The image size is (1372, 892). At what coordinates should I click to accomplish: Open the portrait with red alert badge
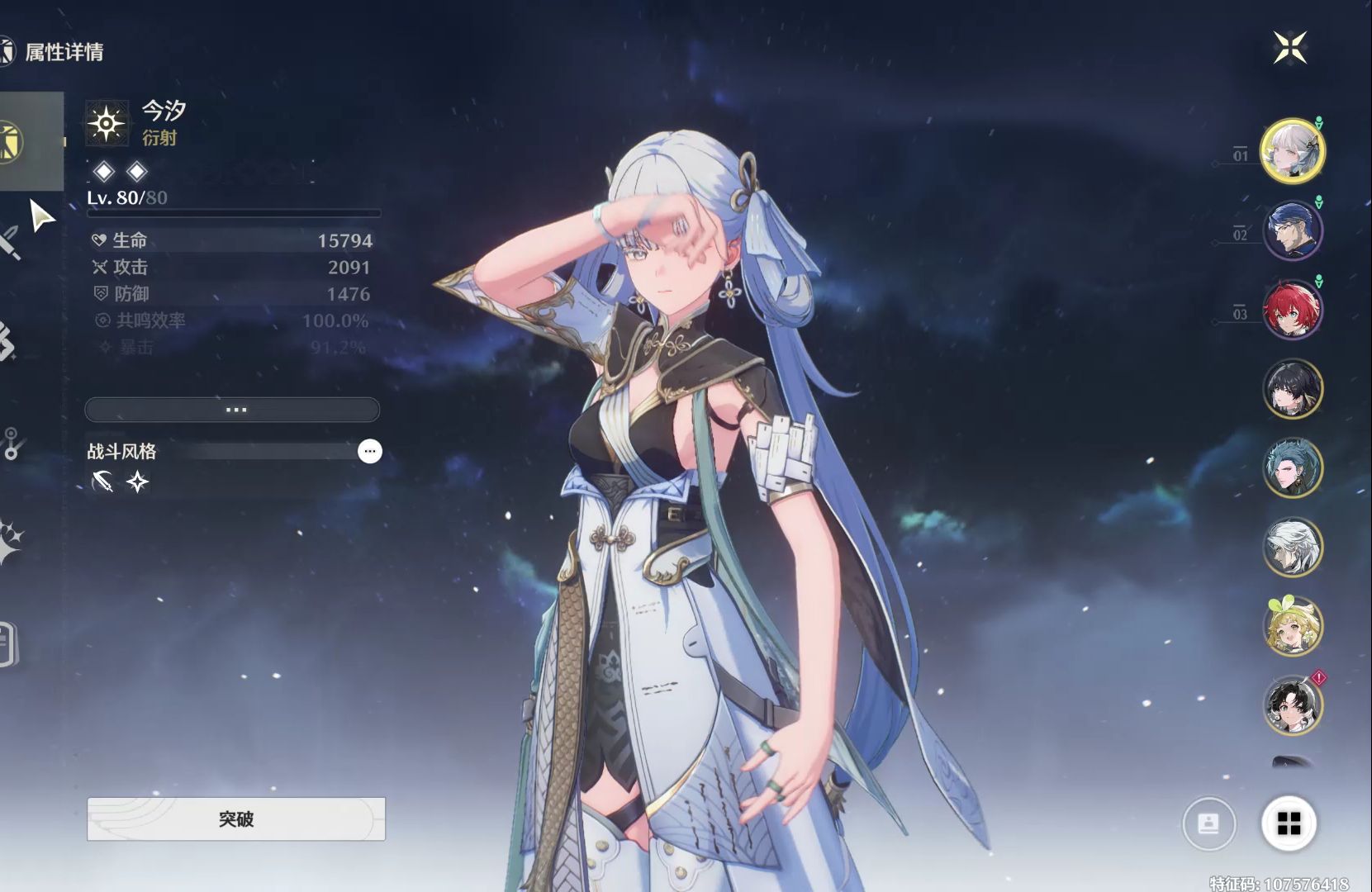point(1292,705)
